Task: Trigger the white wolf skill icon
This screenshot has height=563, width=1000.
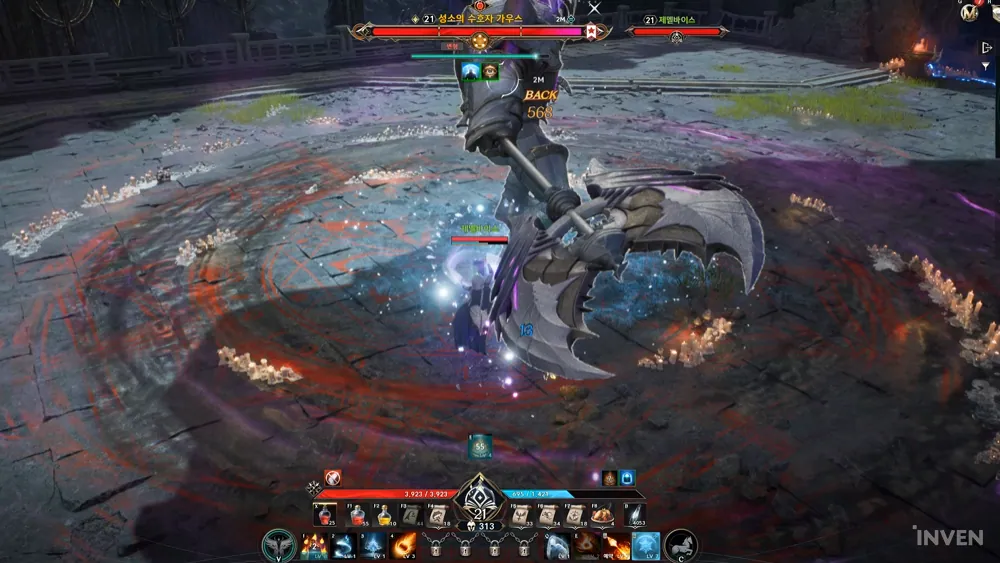Action: tap(557, 546)
